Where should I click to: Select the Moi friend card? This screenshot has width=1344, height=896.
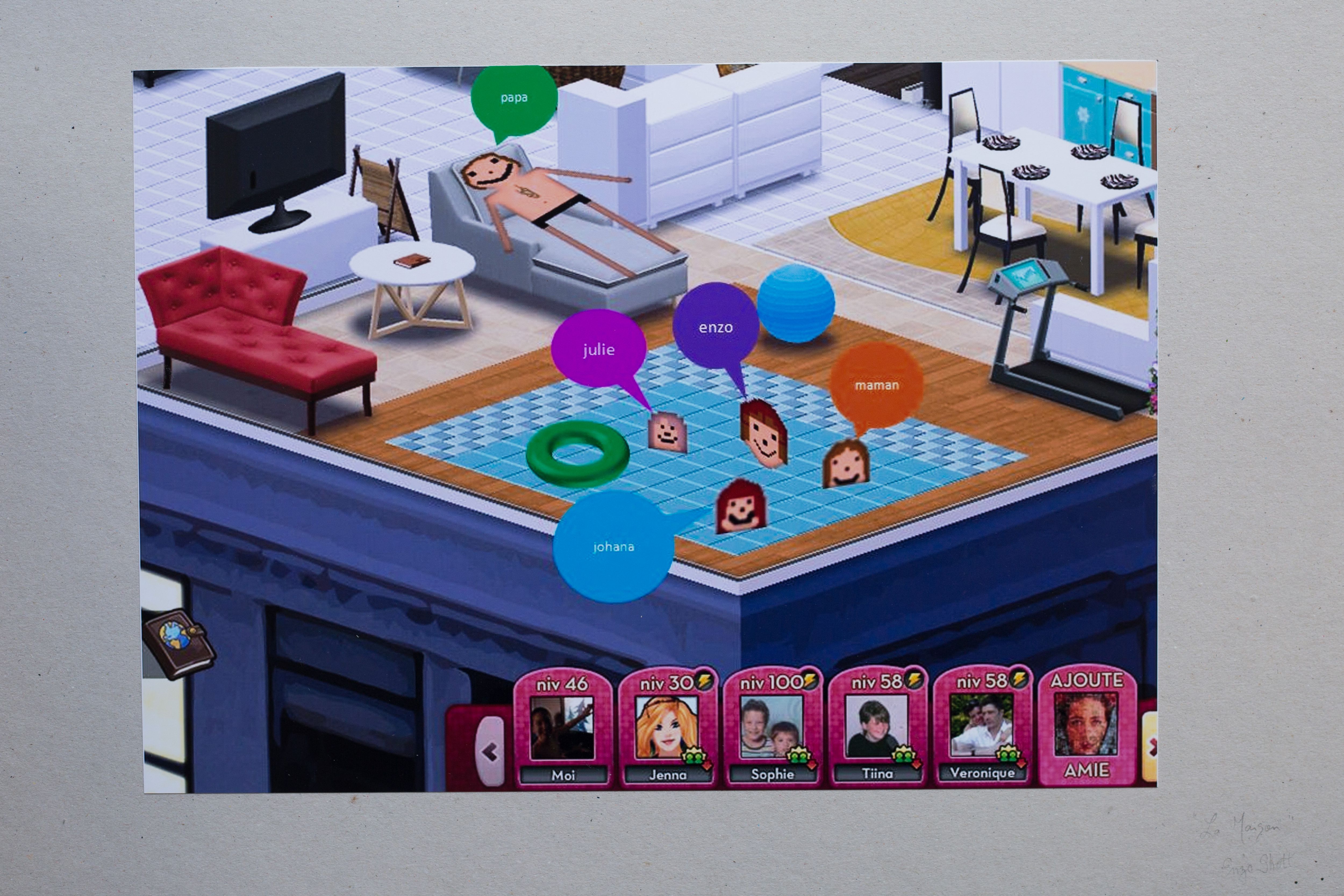(x=562, y=728)
